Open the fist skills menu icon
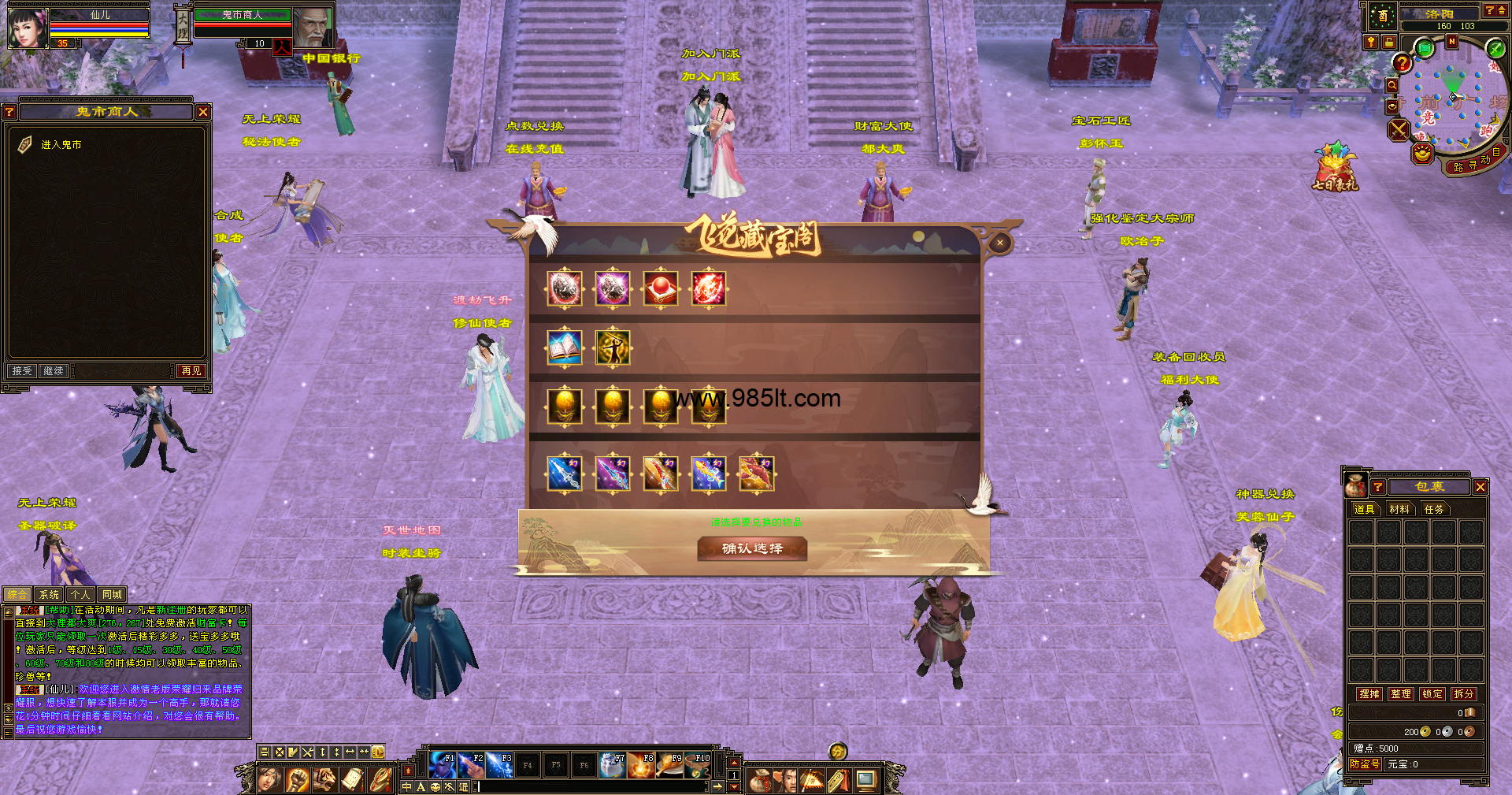This screenshot has width=1512, height=795. [297, 780]
